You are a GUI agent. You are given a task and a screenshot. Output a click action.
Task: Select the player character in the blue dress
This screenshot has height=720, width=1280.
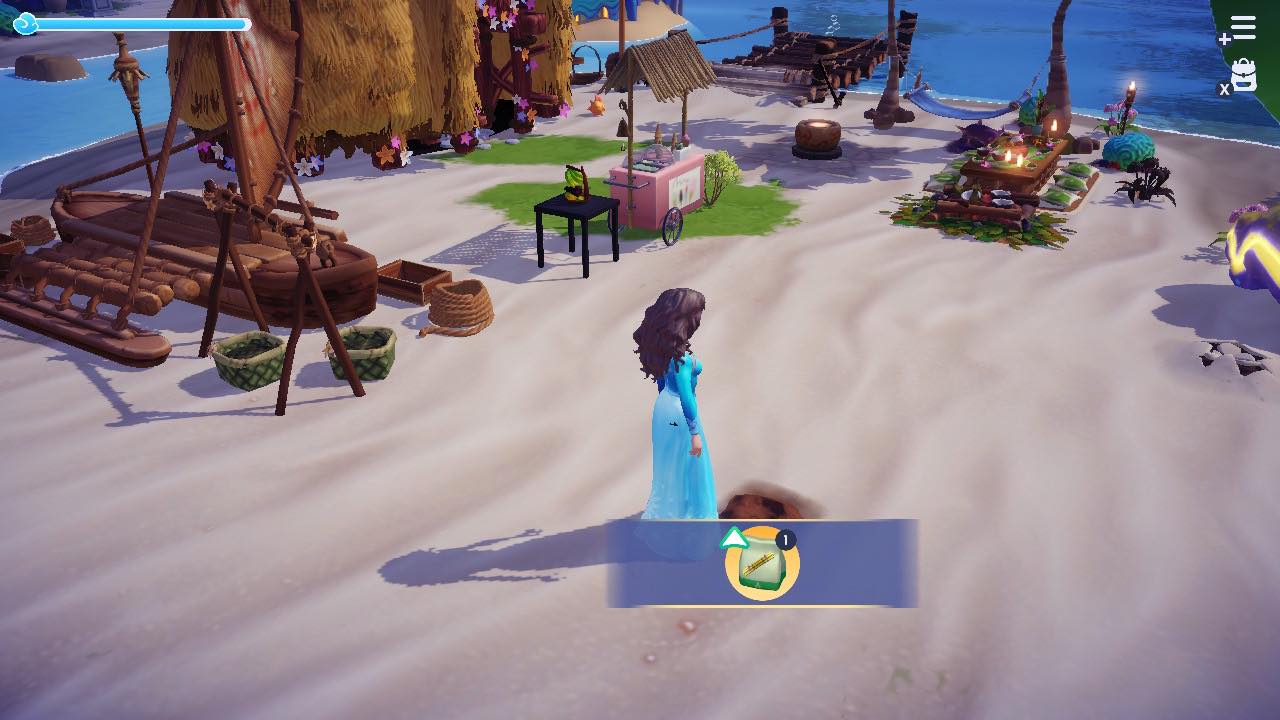pos(670,400)
